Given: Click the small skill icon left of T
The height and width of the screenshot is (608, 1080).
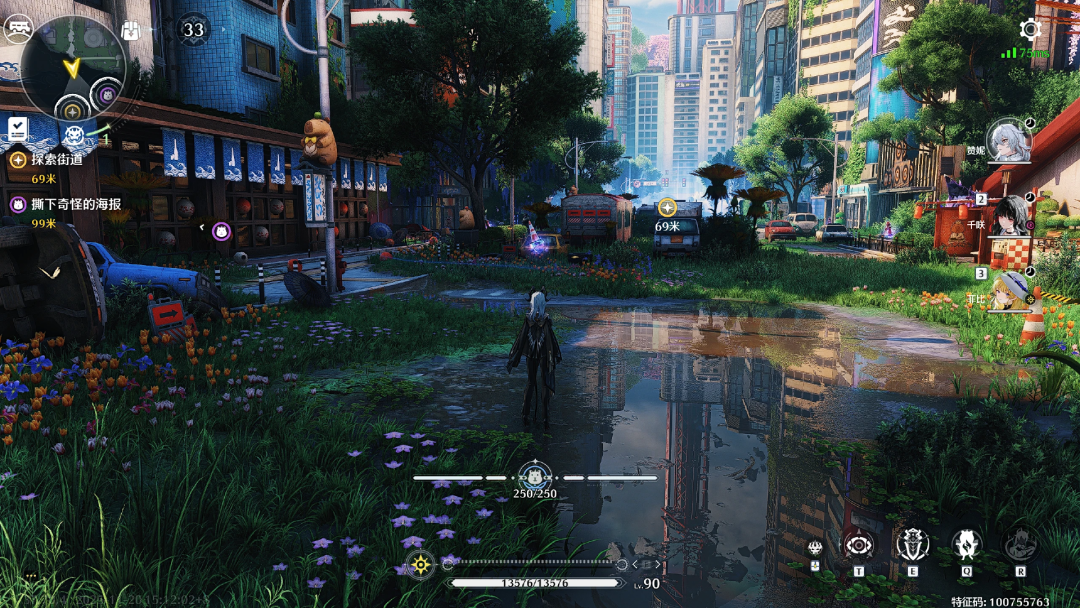Looking at the screenshot, I should [816, 548].
